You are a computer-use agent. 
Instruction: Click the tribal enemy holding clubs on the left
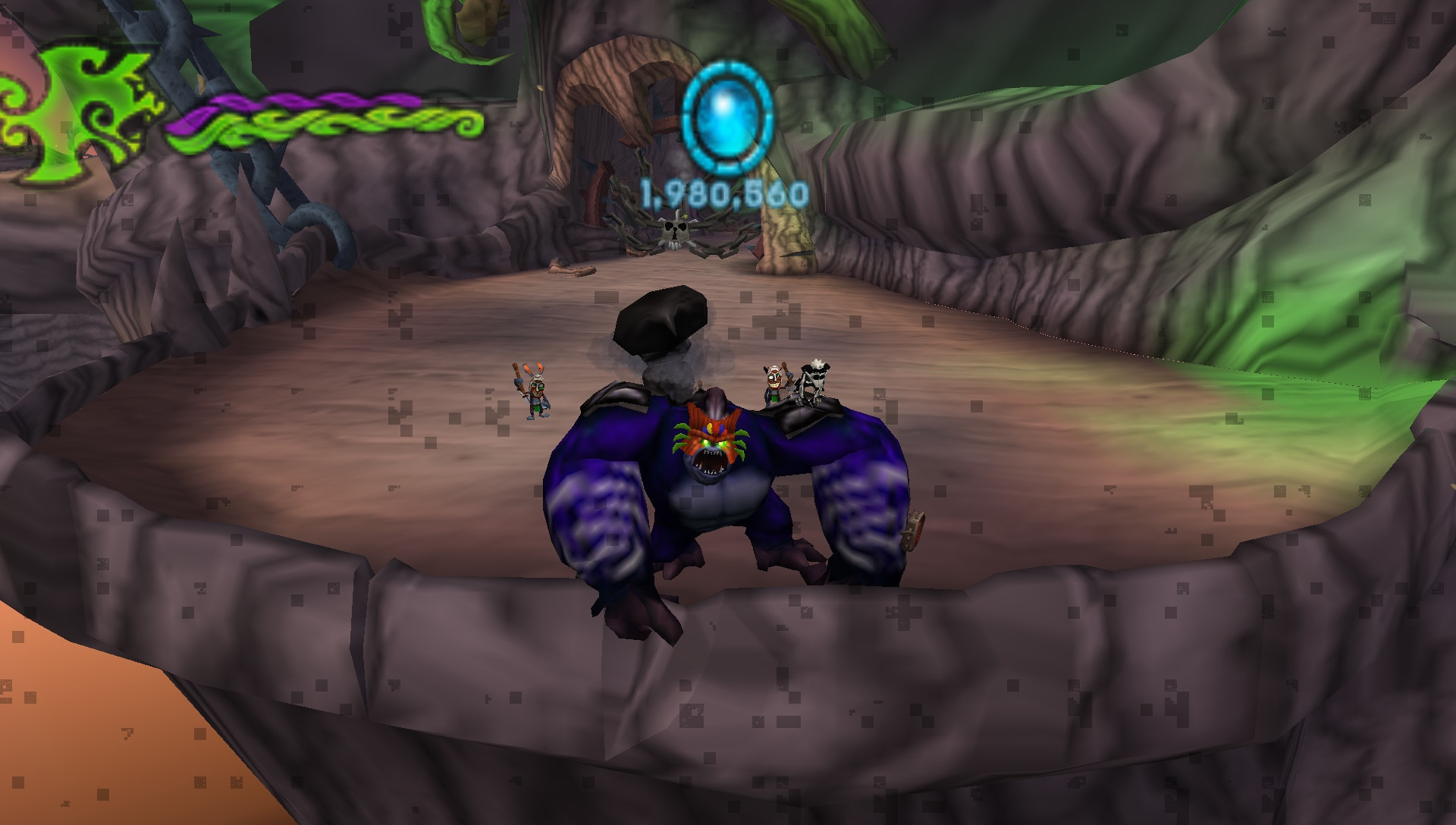pos(535,394)
